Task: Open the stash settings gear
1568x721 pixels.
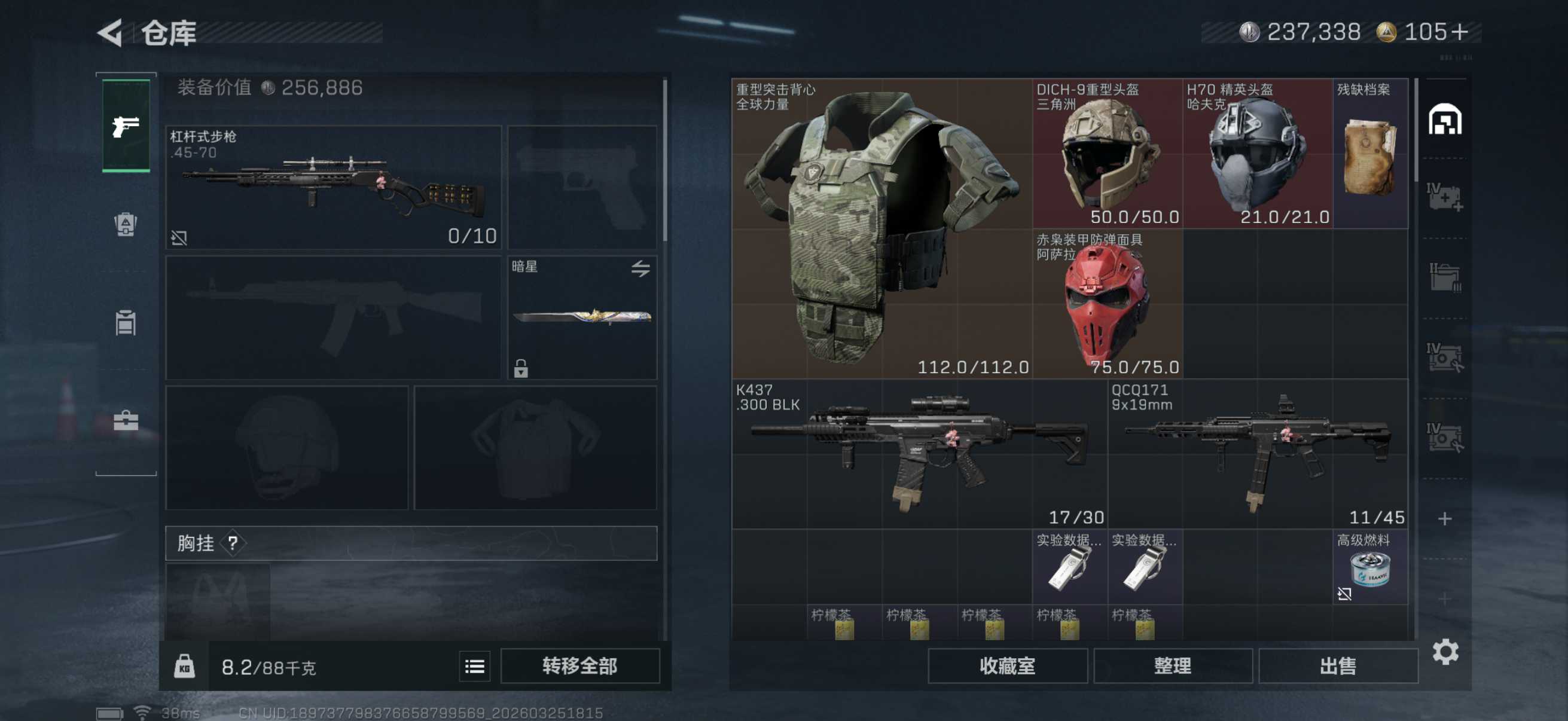Action: [x=1445, y=652]
